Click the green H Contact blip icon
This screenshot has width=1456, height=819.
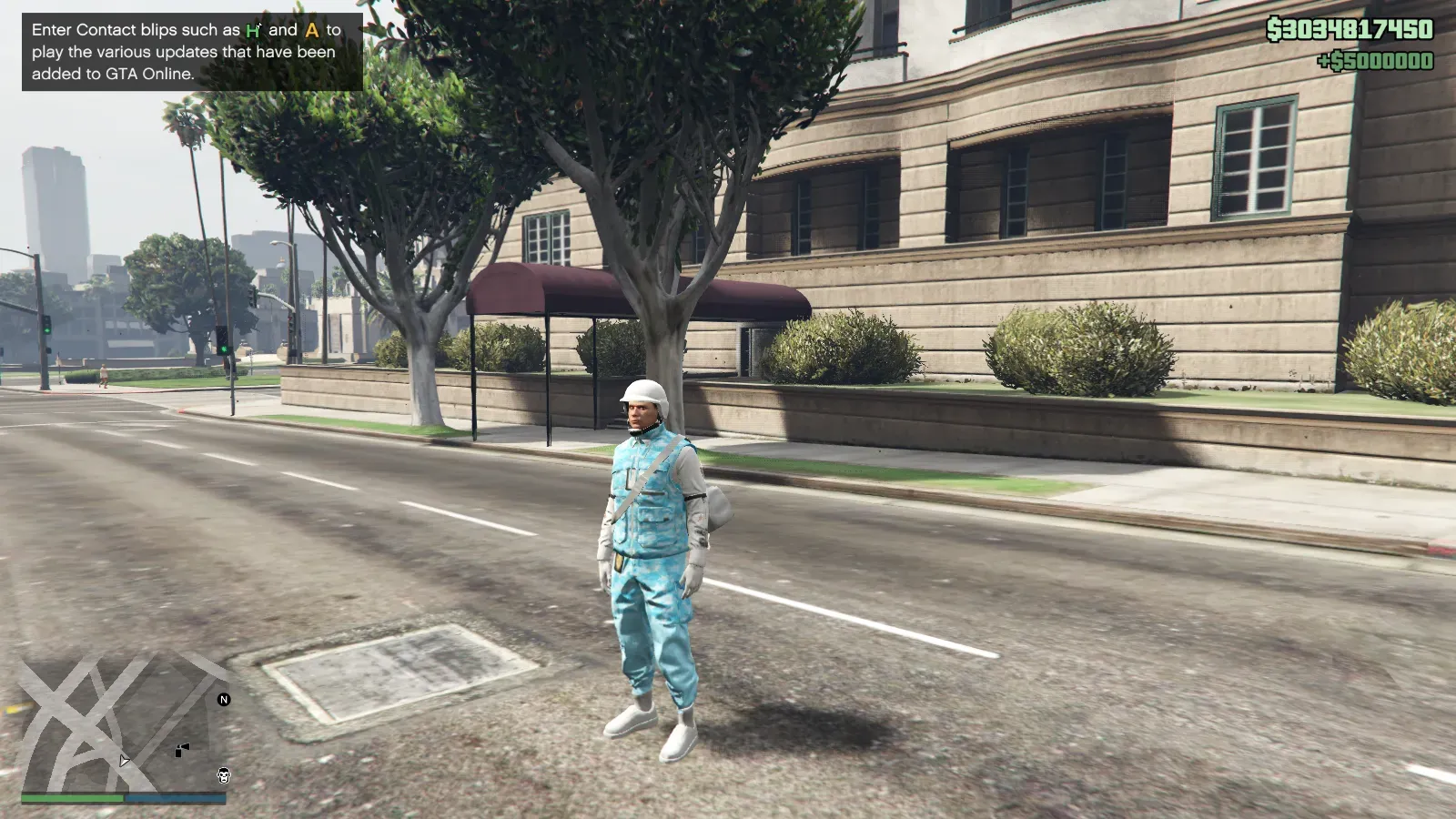pyautogui.click(x=254, y=30)
